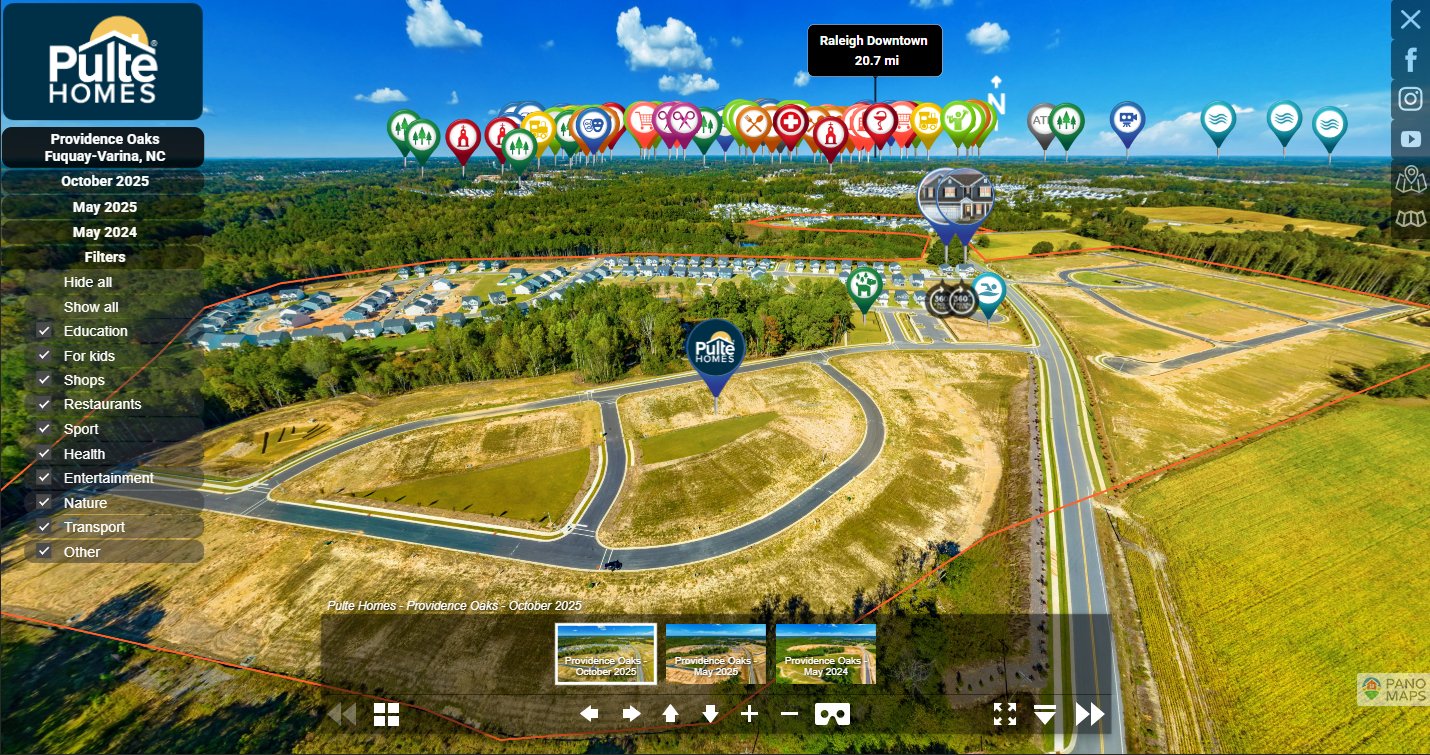Uncheck the Restaurants filter
This screenshot has height=755, width=1430.
(x=44, y=404)
